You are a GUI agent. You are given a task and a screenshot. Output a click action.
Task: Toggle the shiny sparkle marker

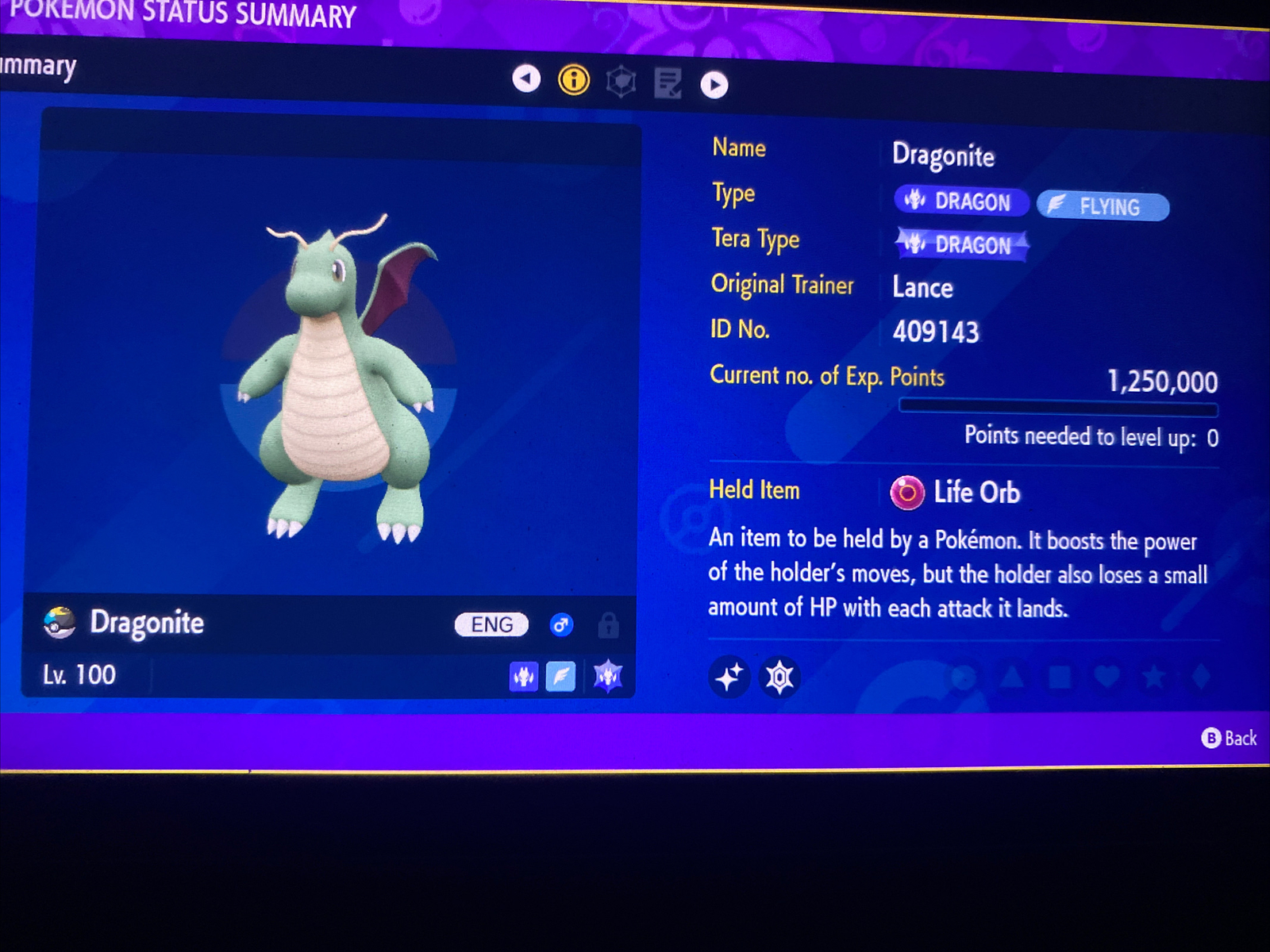(729, 678)
